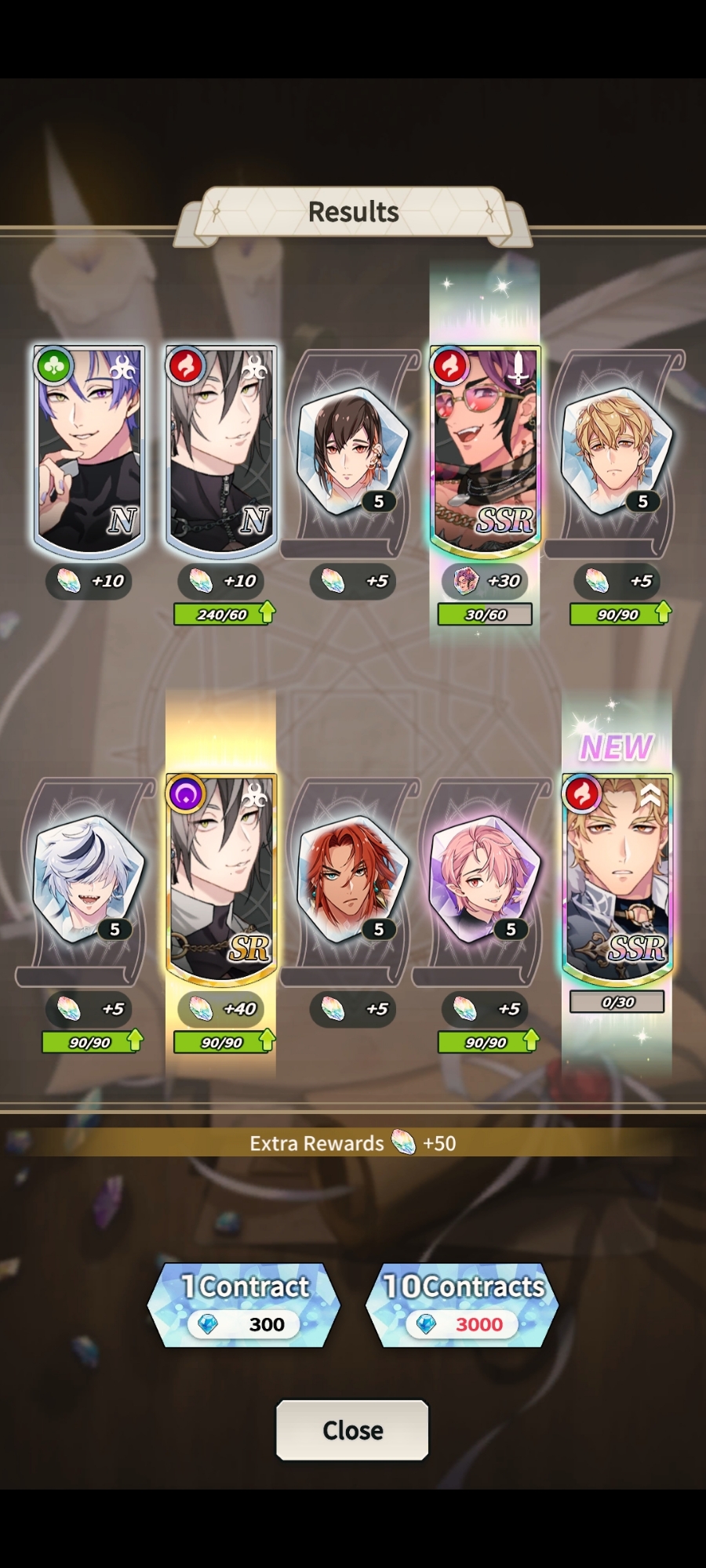This screenshot has width=706, height=1568.
Task: Choose the red-haired character shard
Action: tap(351, 878)
